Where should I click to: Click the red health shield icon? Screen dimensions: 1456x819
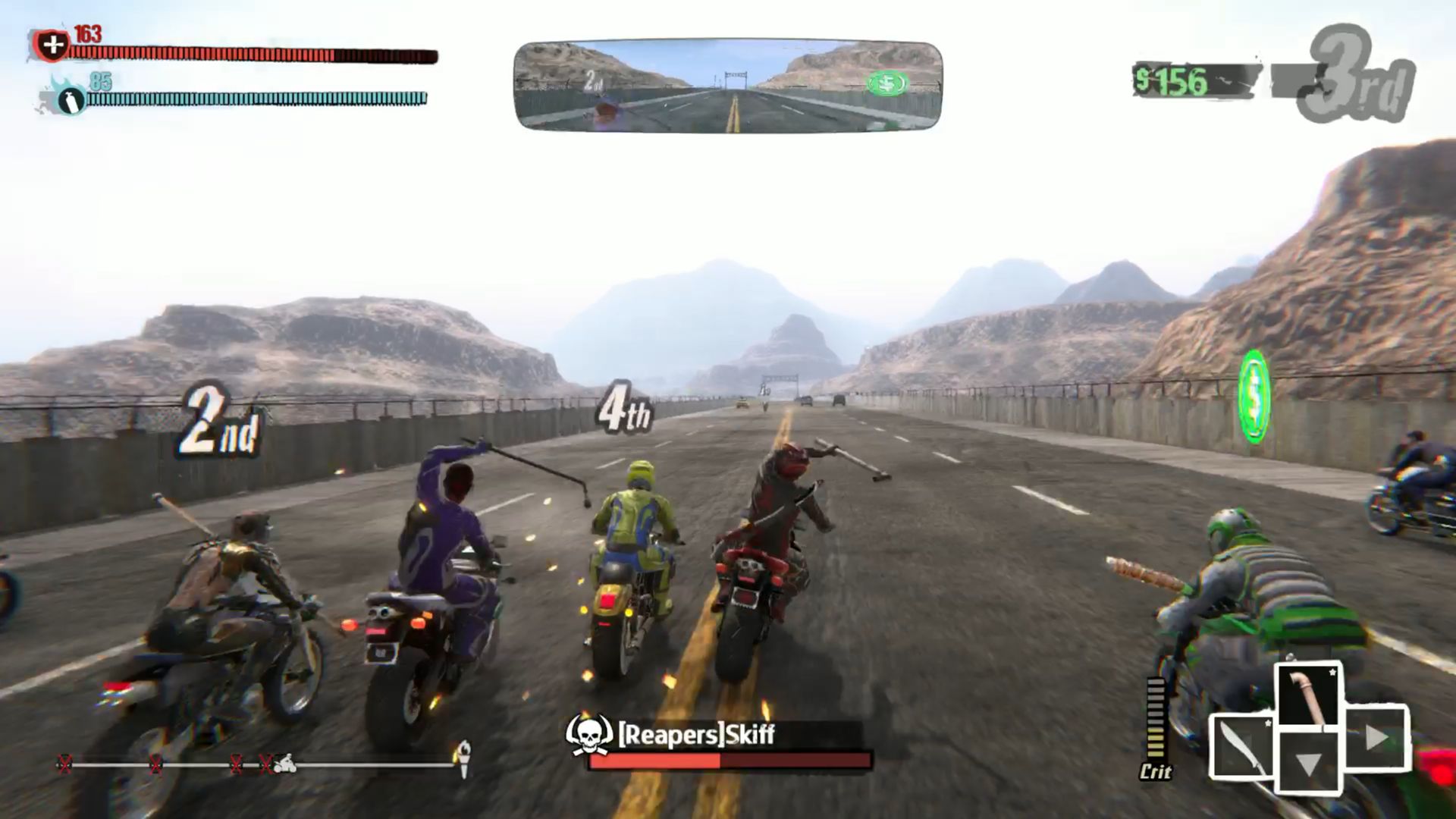[52, 45]
